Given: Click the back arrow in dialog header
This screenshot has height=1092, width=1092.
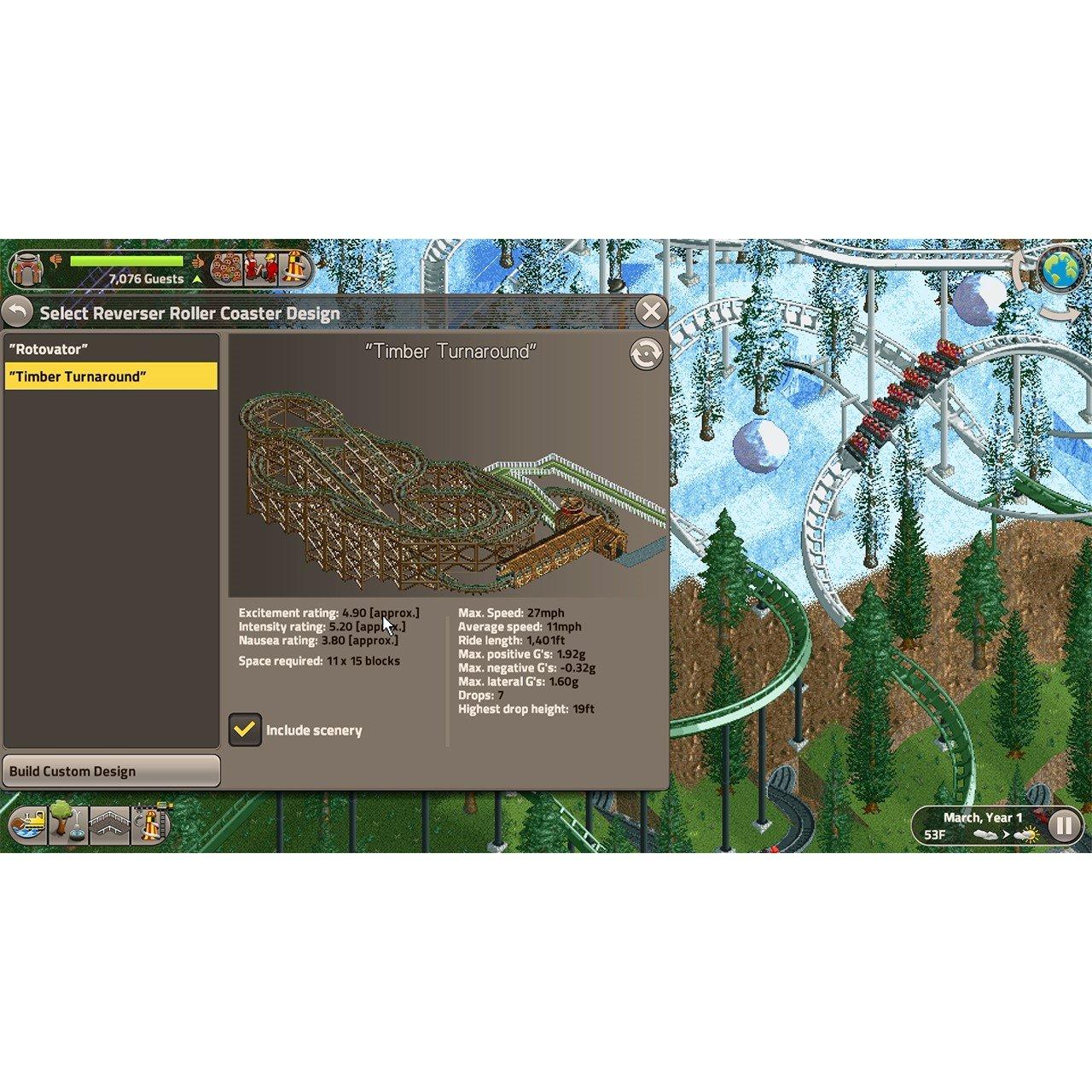Looking at the screenshot, I should coord(19,312).
